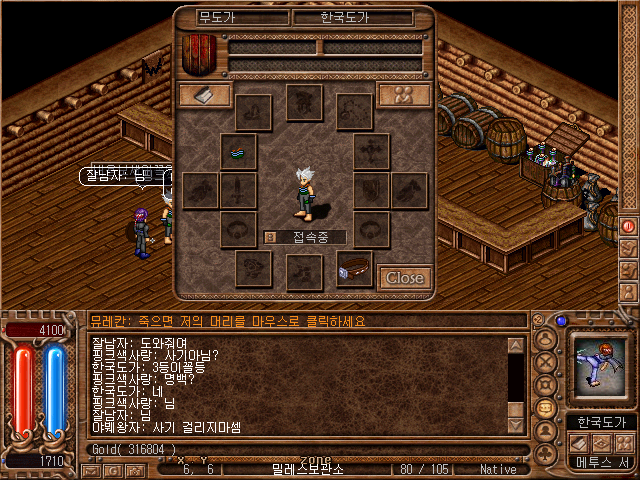The width and height of the screenshot is (640, 480).
Task: Open the group icon under portrait
Action: pyautogui.click(x=623, y=443)
